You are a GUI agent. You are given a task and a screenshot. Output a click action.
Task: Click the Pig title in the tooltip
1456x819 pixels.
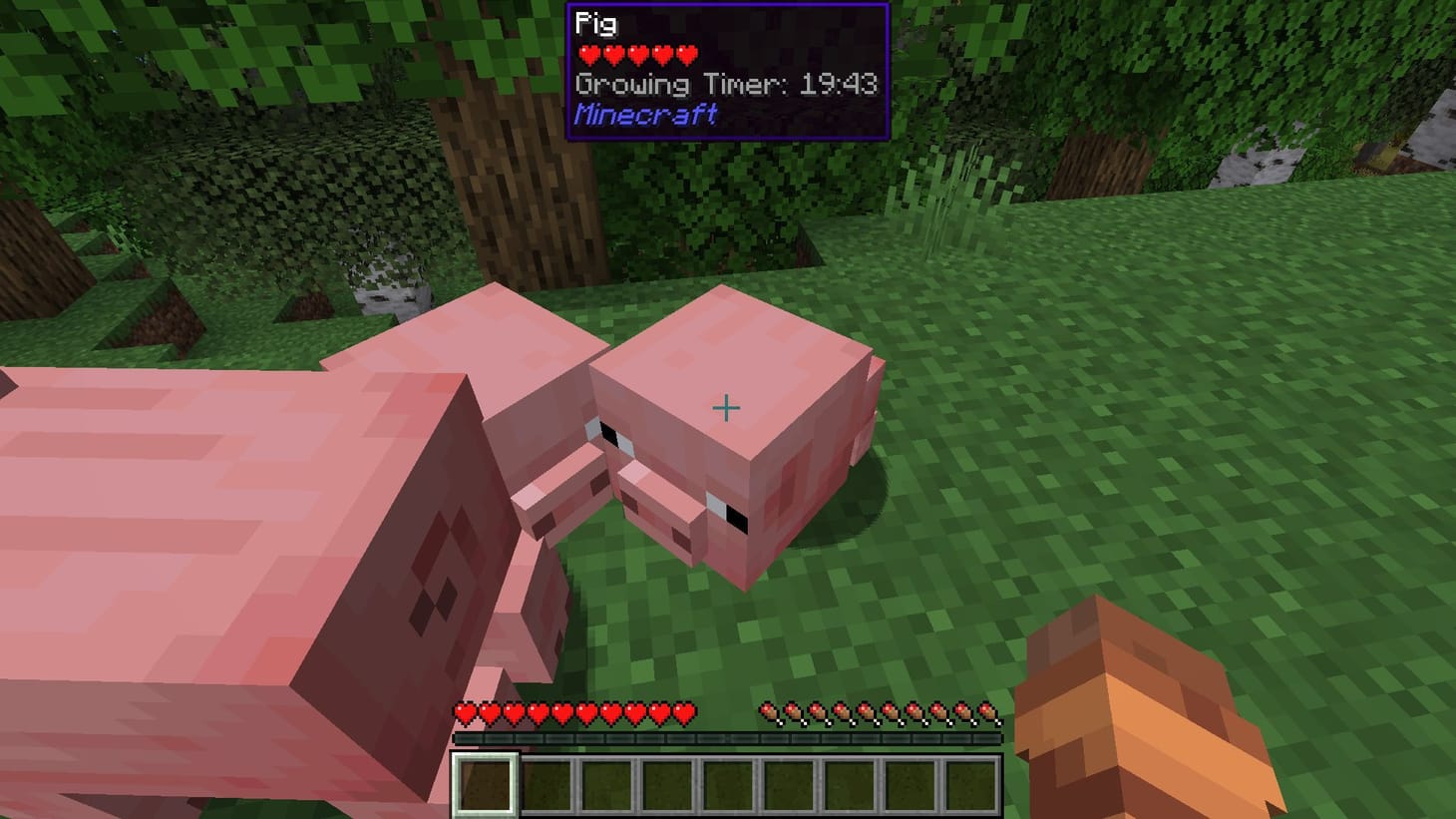click(x=595, y=20)
